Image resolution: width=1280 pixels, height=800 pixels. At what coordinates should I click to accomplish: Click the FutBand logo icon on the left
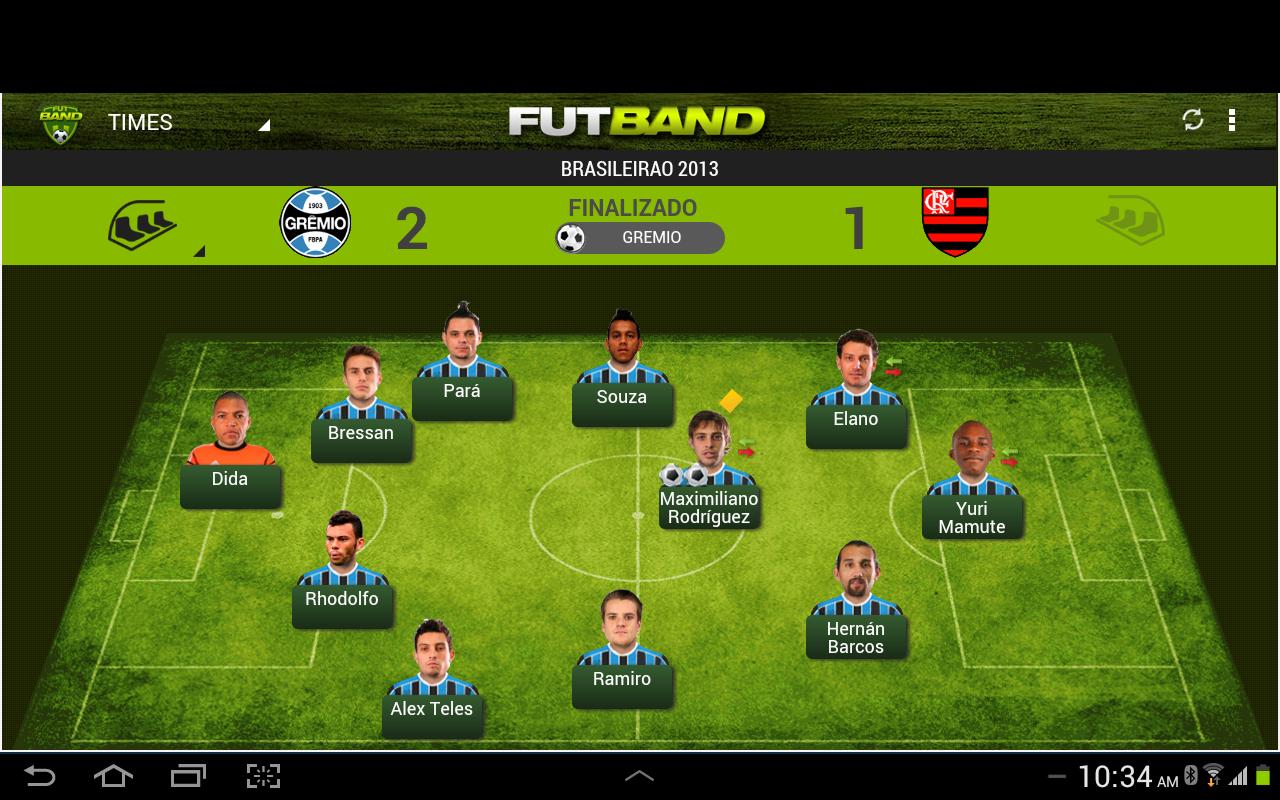pos(60,120)
